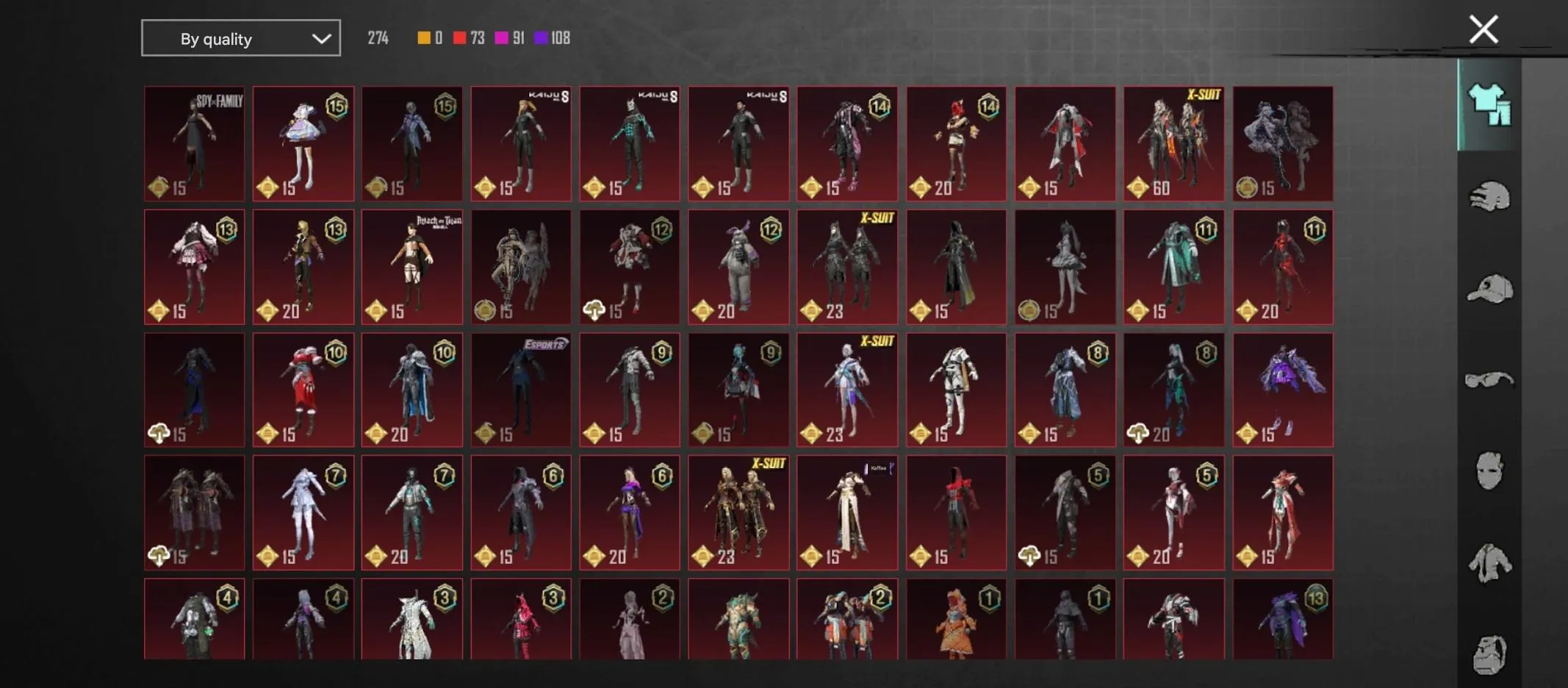Filter items by the purple quality tier
1568x688 pixels.
pyautogui.click(x=542, y=37)
